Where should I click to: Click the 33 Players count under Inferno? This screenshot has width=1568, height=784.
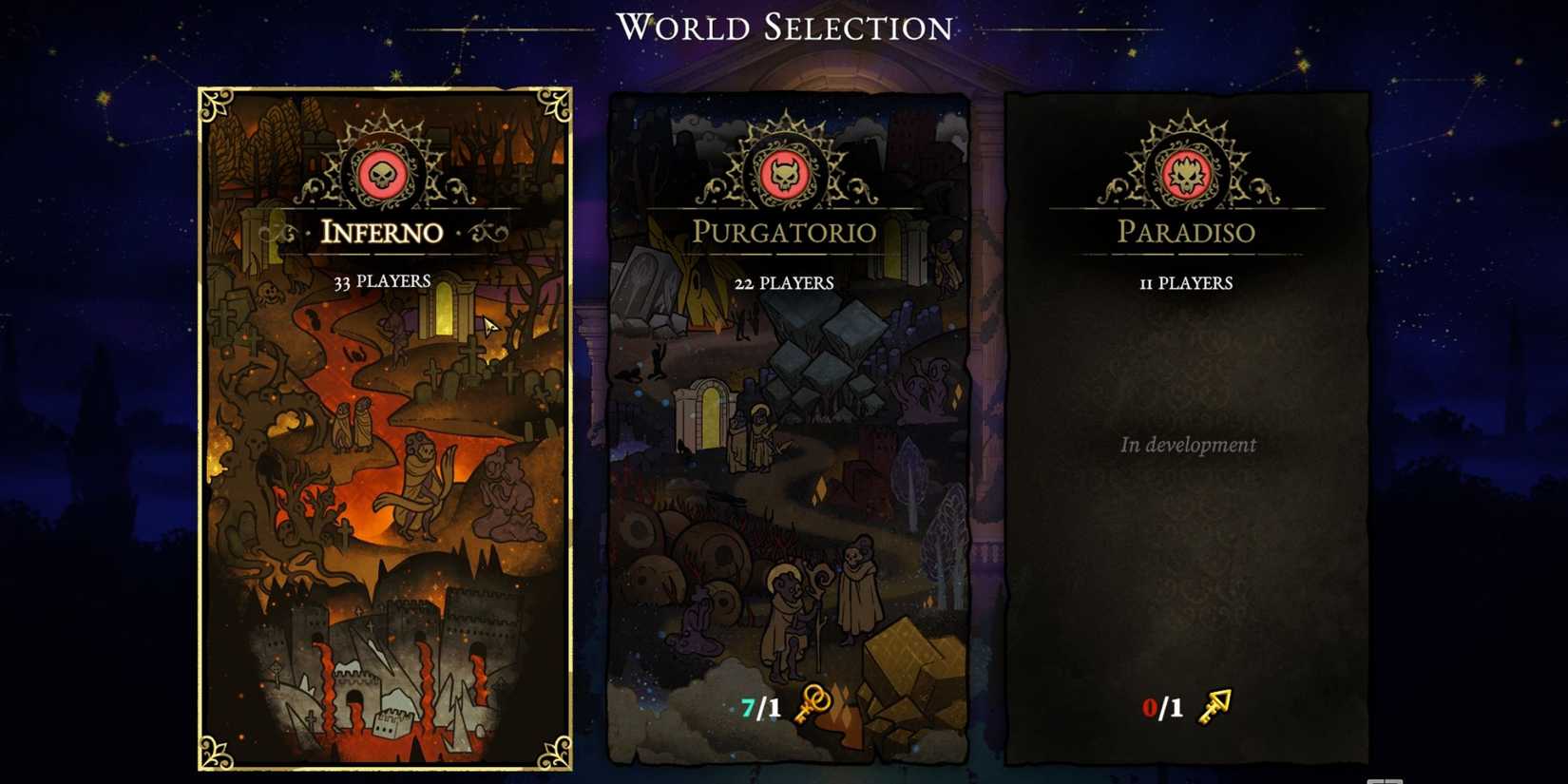[380, 280]
